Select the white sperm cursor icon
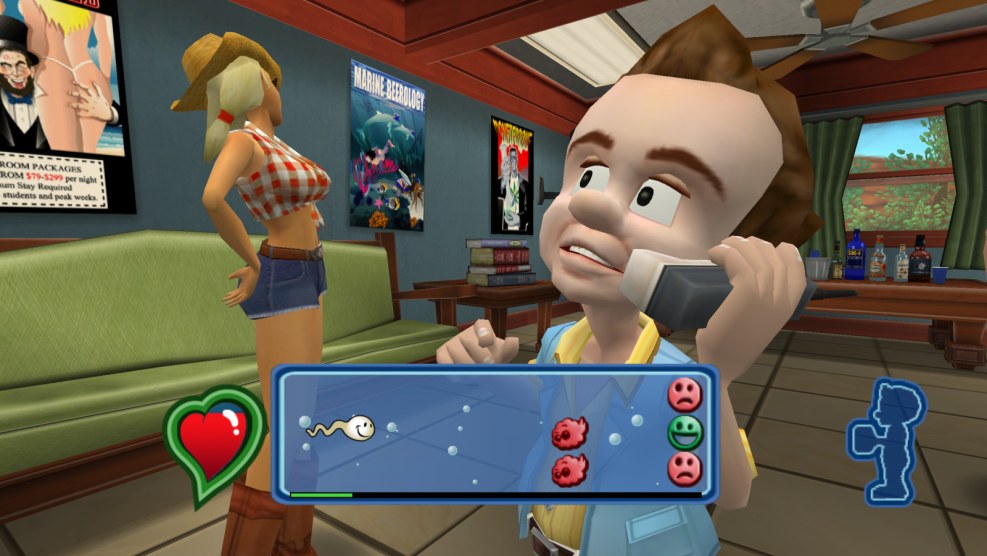This screenshot has width=987, height=556. 344,428
